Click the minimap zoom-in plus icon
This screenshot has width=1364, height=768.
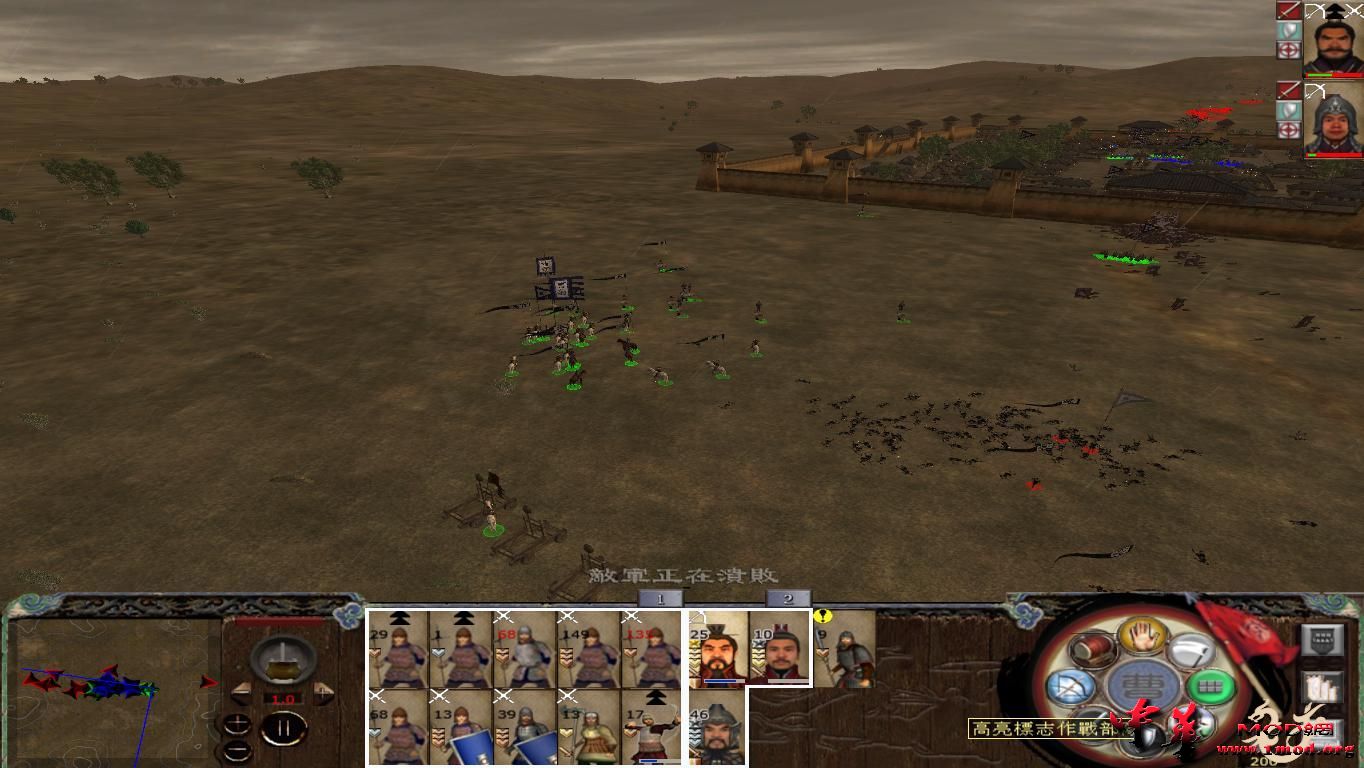238,722
